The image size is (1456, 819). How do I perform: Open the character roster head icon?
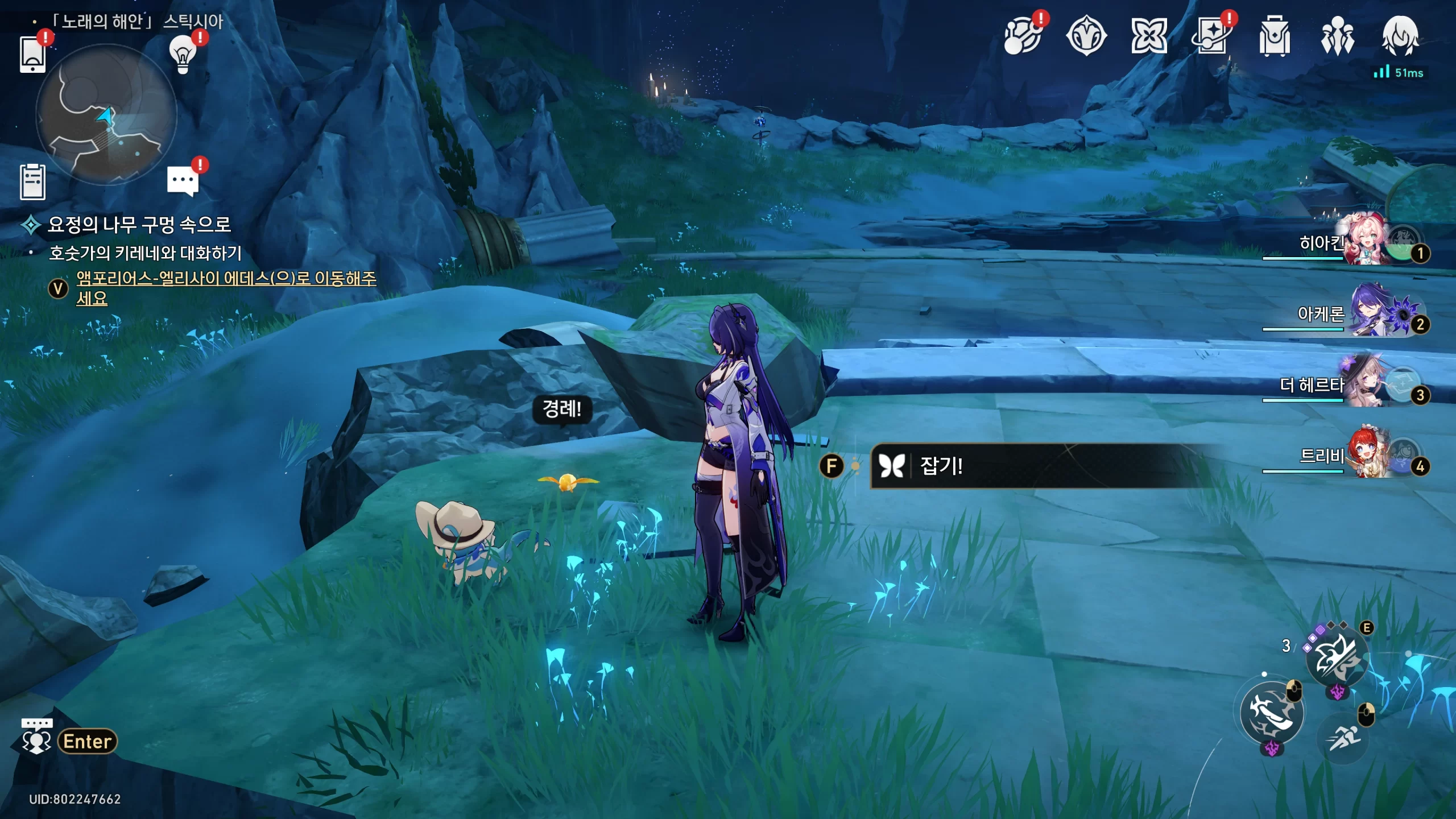(x=1400, y=36)
